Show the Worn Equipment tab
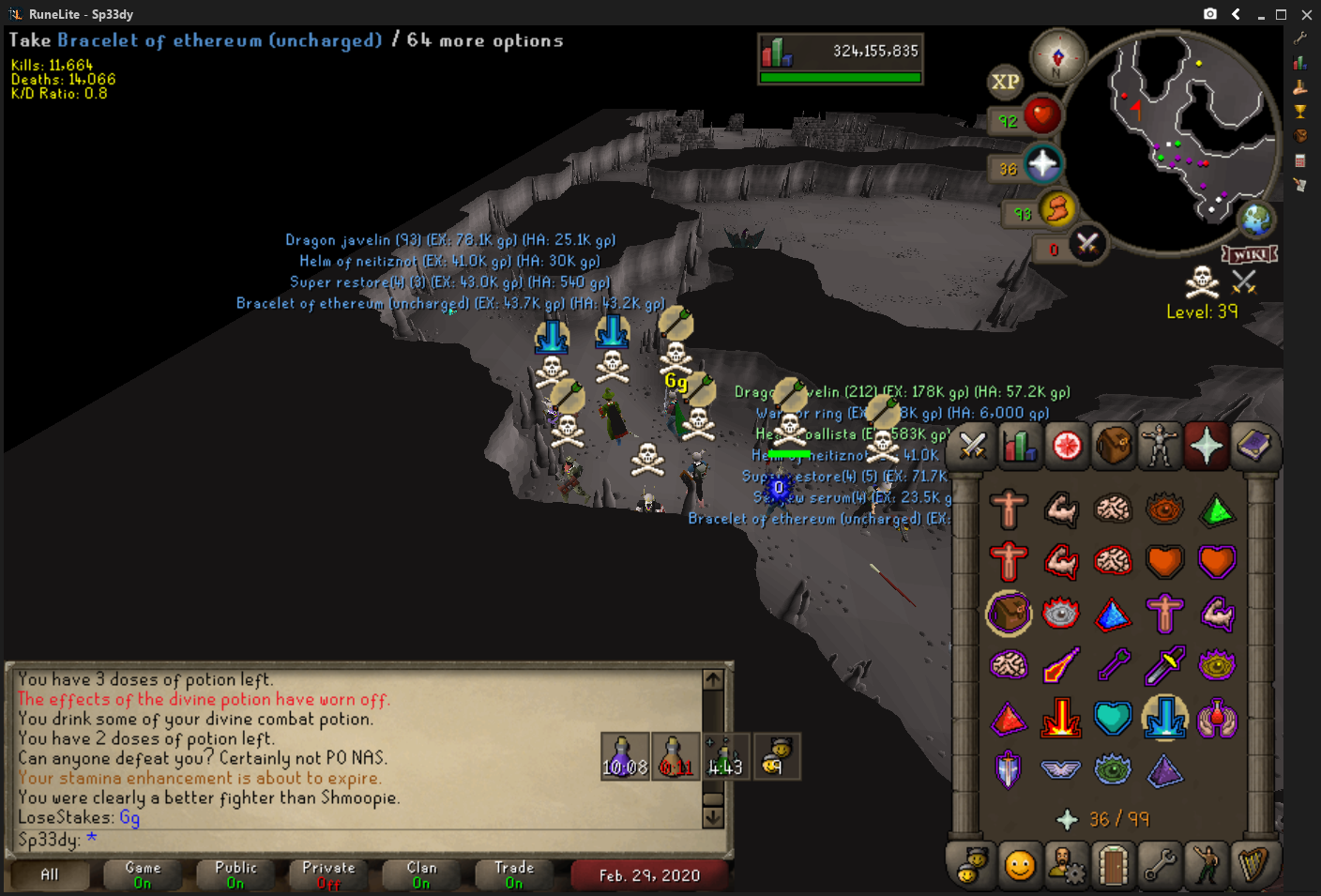Image resolution: width=1321 pixels, height=896 pixels. point(1160,446)
